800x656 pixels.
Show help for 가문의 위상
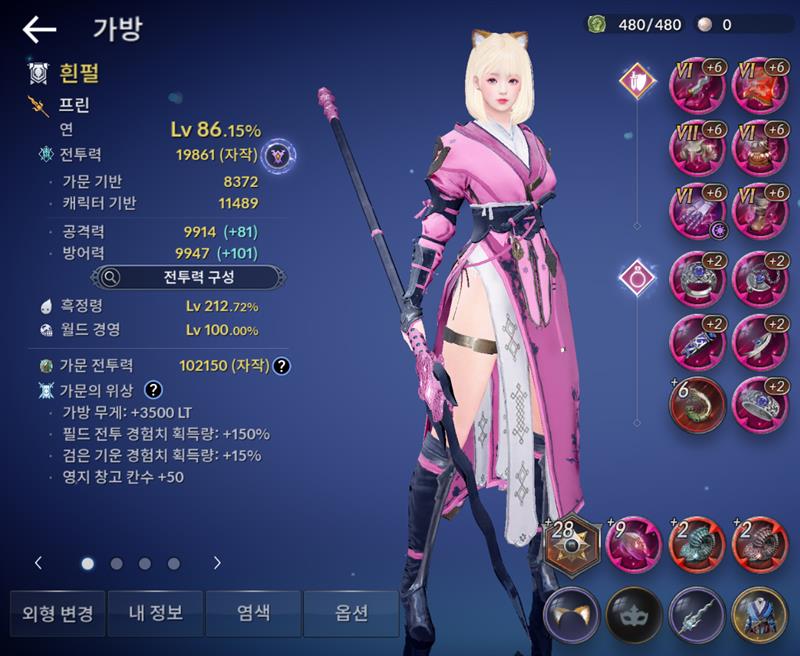click(x=154, y=390)
